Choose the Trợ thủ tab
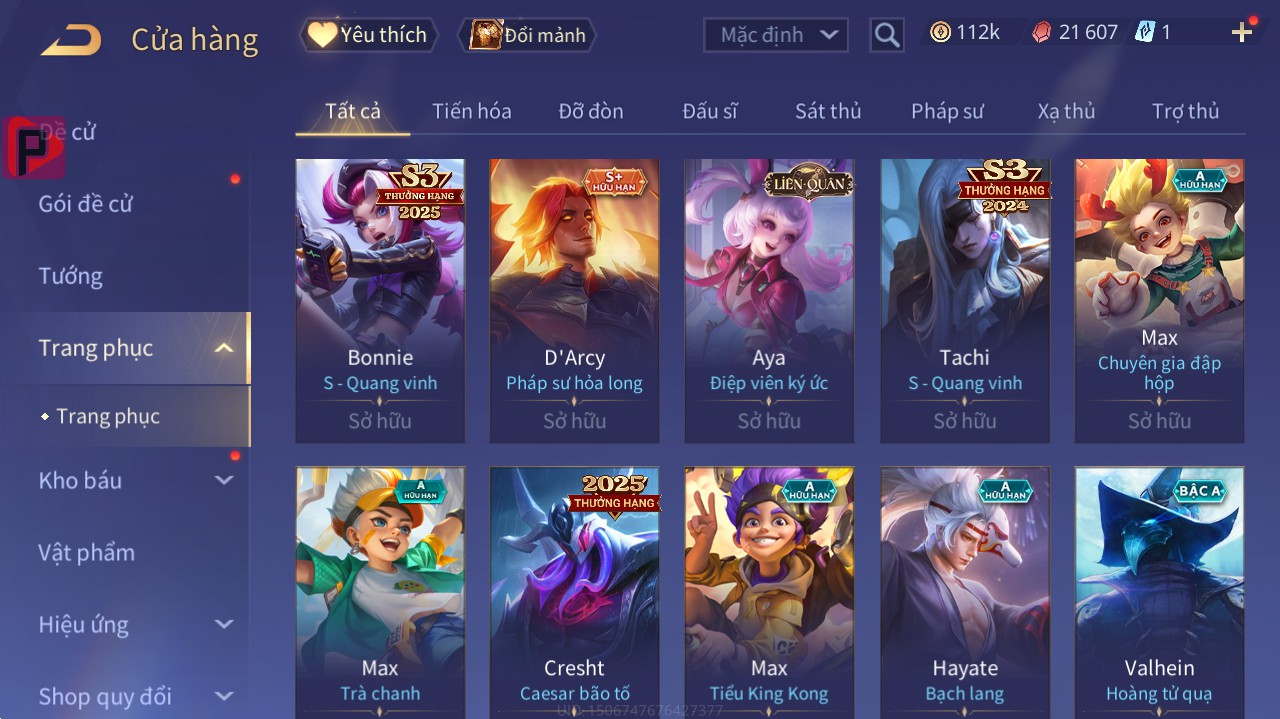The height and width of the screenshot is (719, 1280). [x=1185, y=111]
